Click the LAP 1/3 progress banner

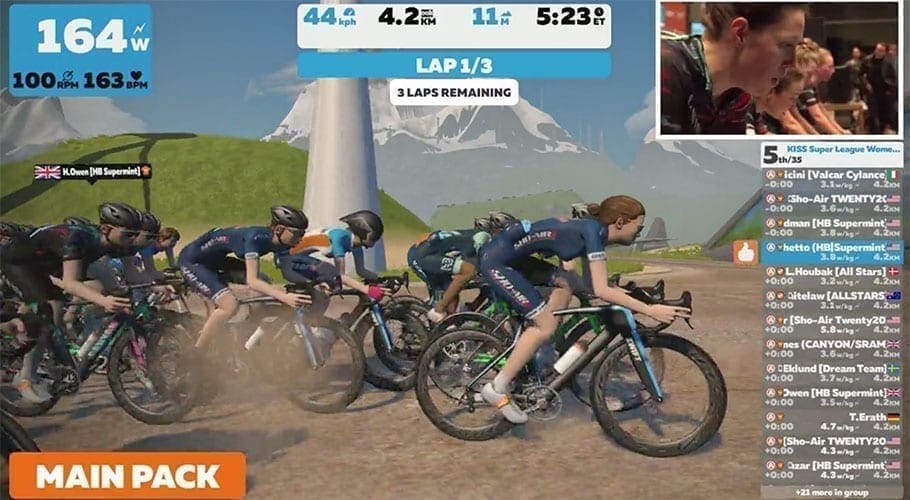[x=454, y=65]
